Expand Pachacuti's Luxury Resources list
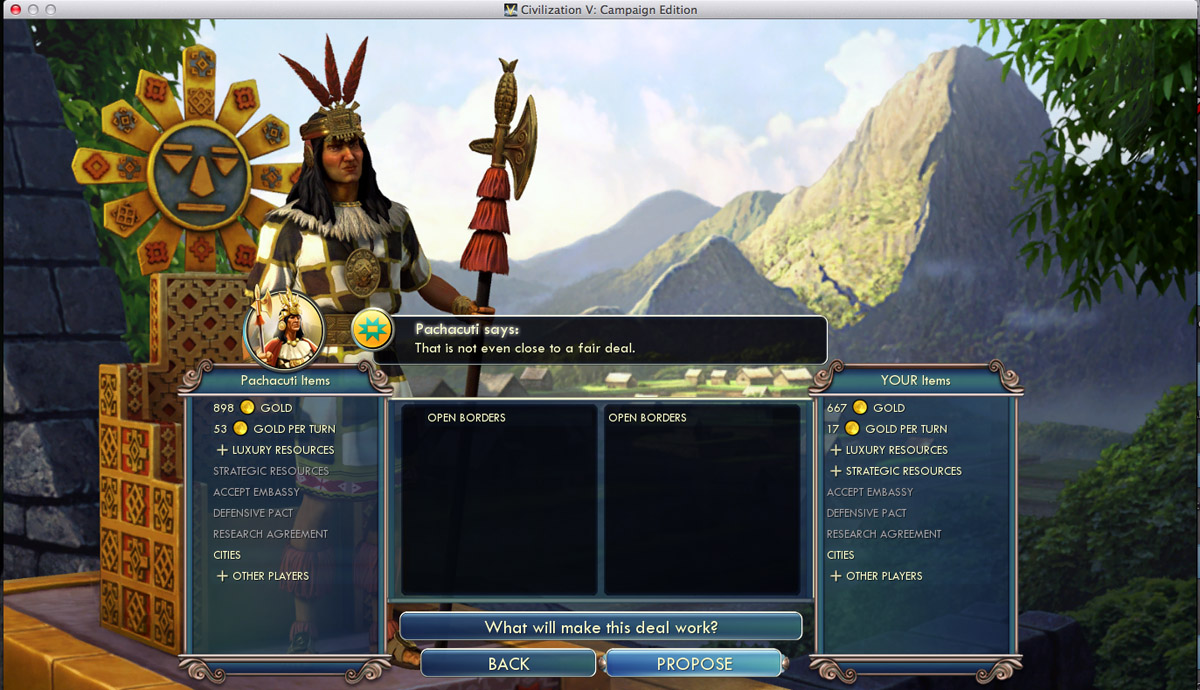 tap(275, 450)
